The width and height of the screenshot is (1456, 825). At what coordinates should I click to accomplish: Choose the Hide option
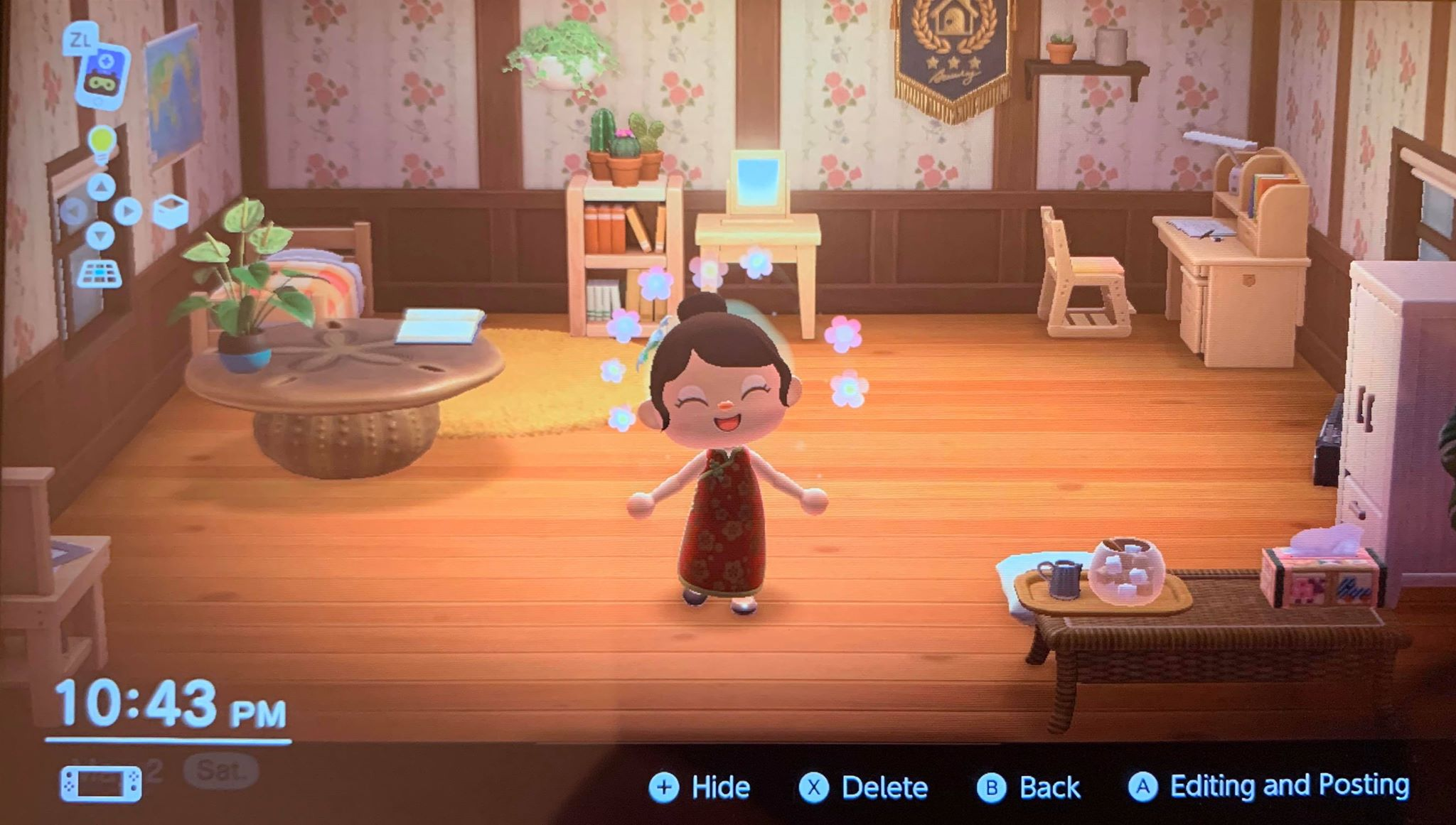pyautogui.click(x=700, y=787)
